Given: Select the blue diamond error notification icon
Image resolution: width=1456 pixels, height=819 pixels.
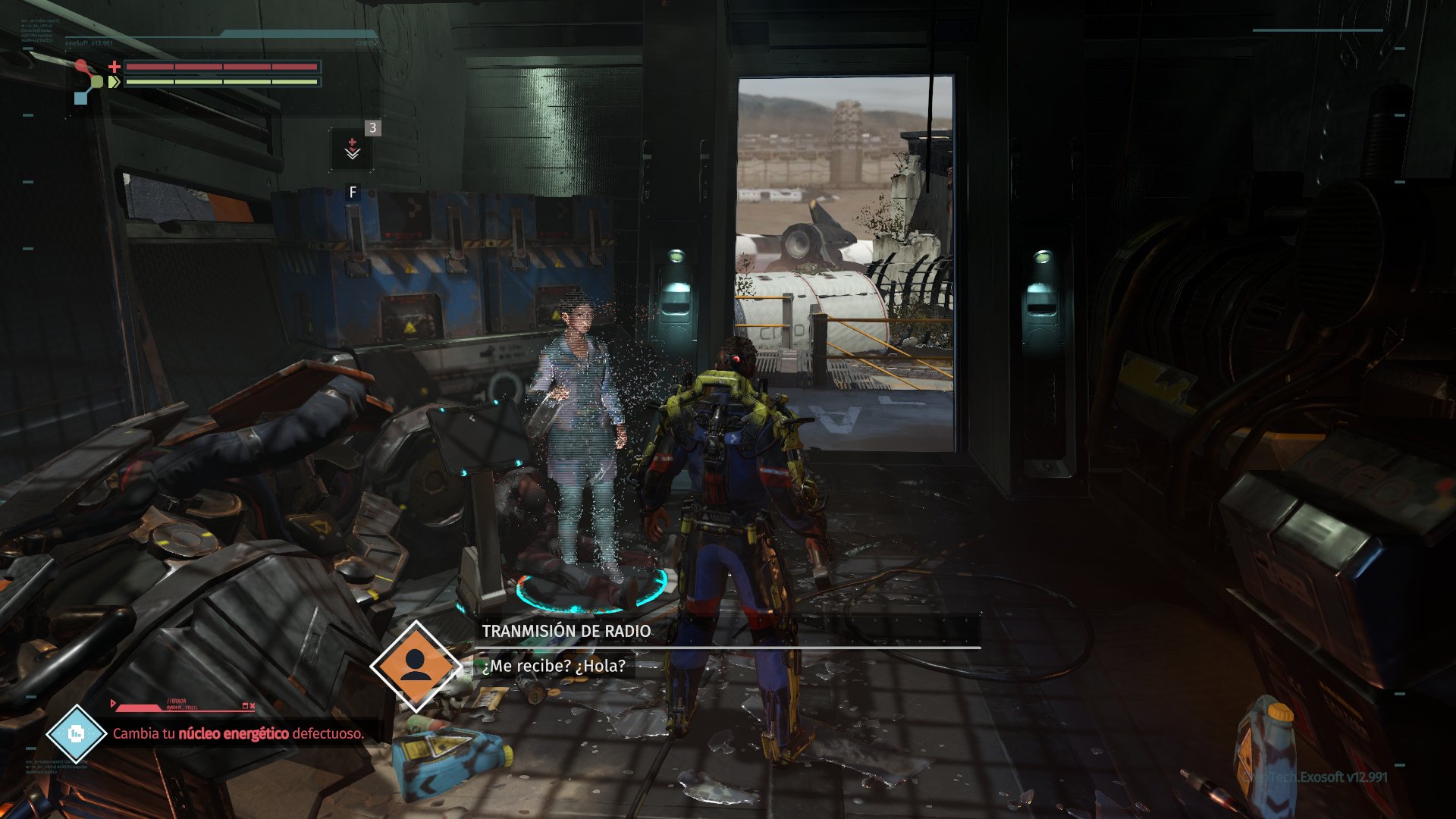Looking at the screenshot, I should point(77,733).
